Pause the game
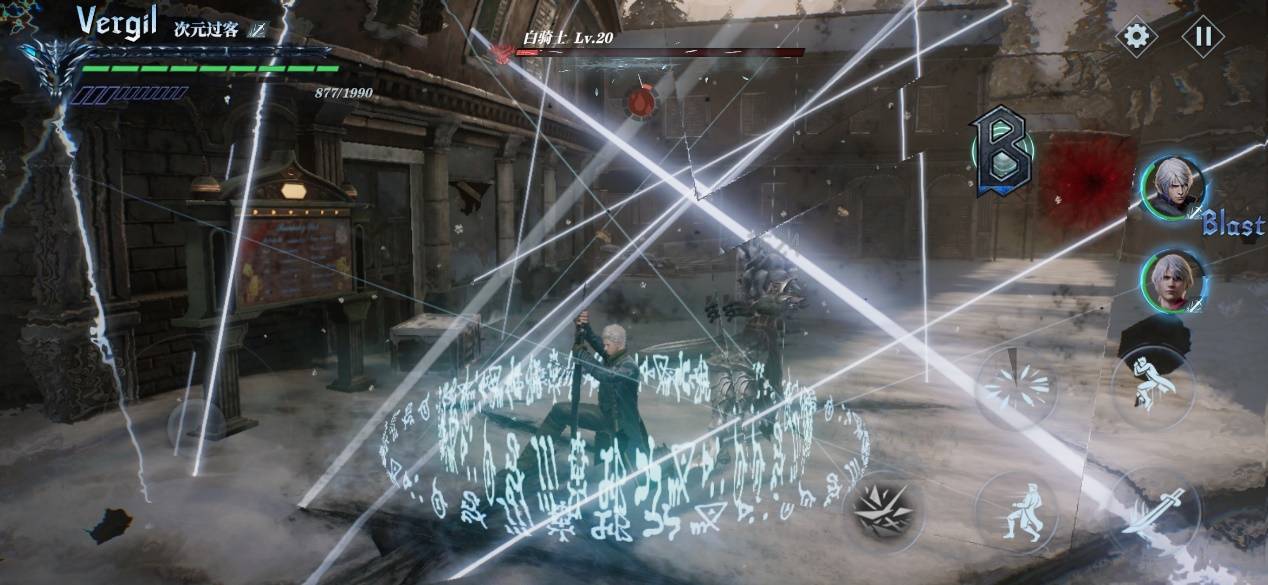Image resolution: width=1268 pixels, height=585 pixels. point(1202,37)
